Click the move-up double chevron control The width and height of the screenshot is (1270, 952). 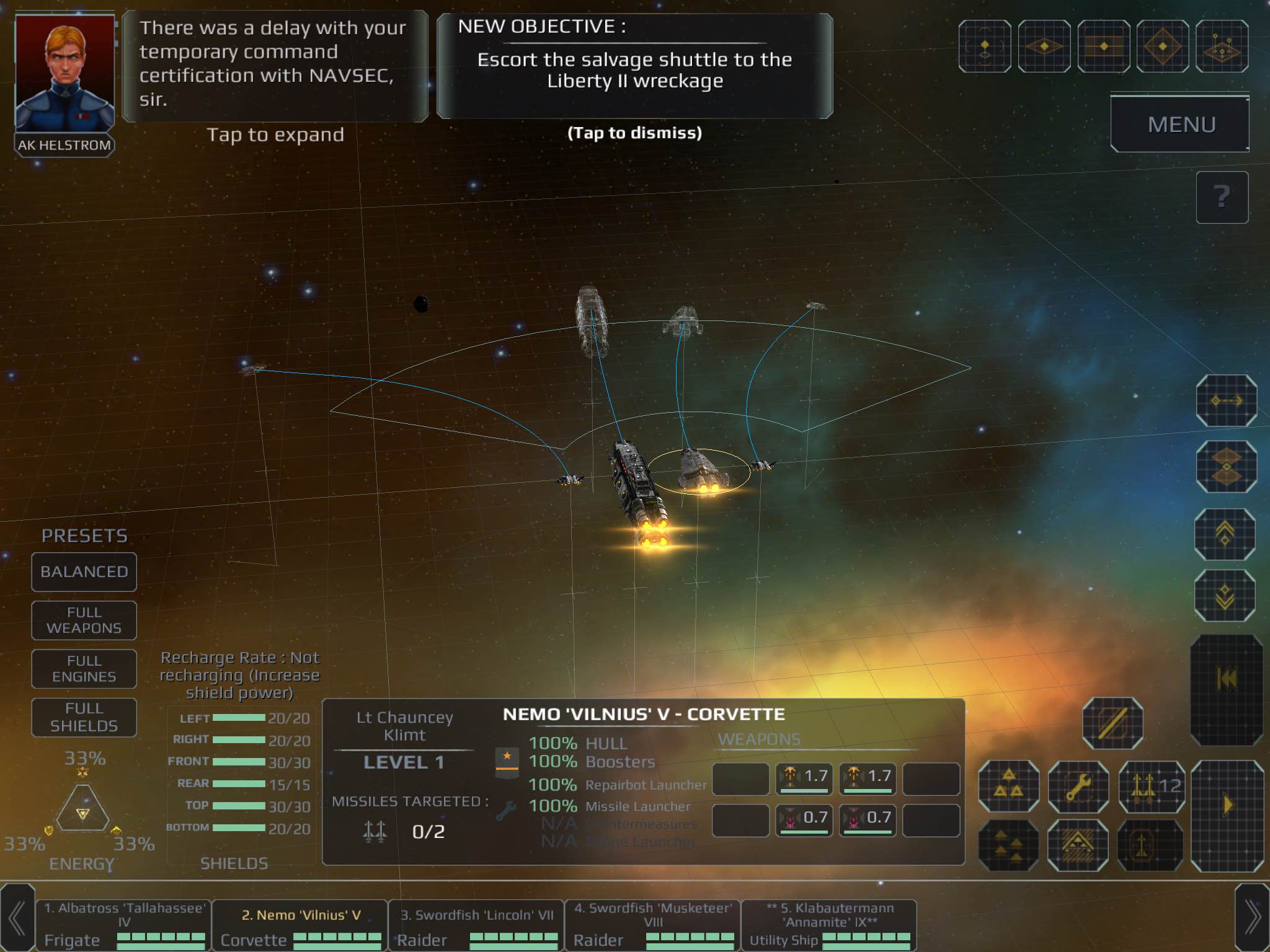tap(1225, 534)
